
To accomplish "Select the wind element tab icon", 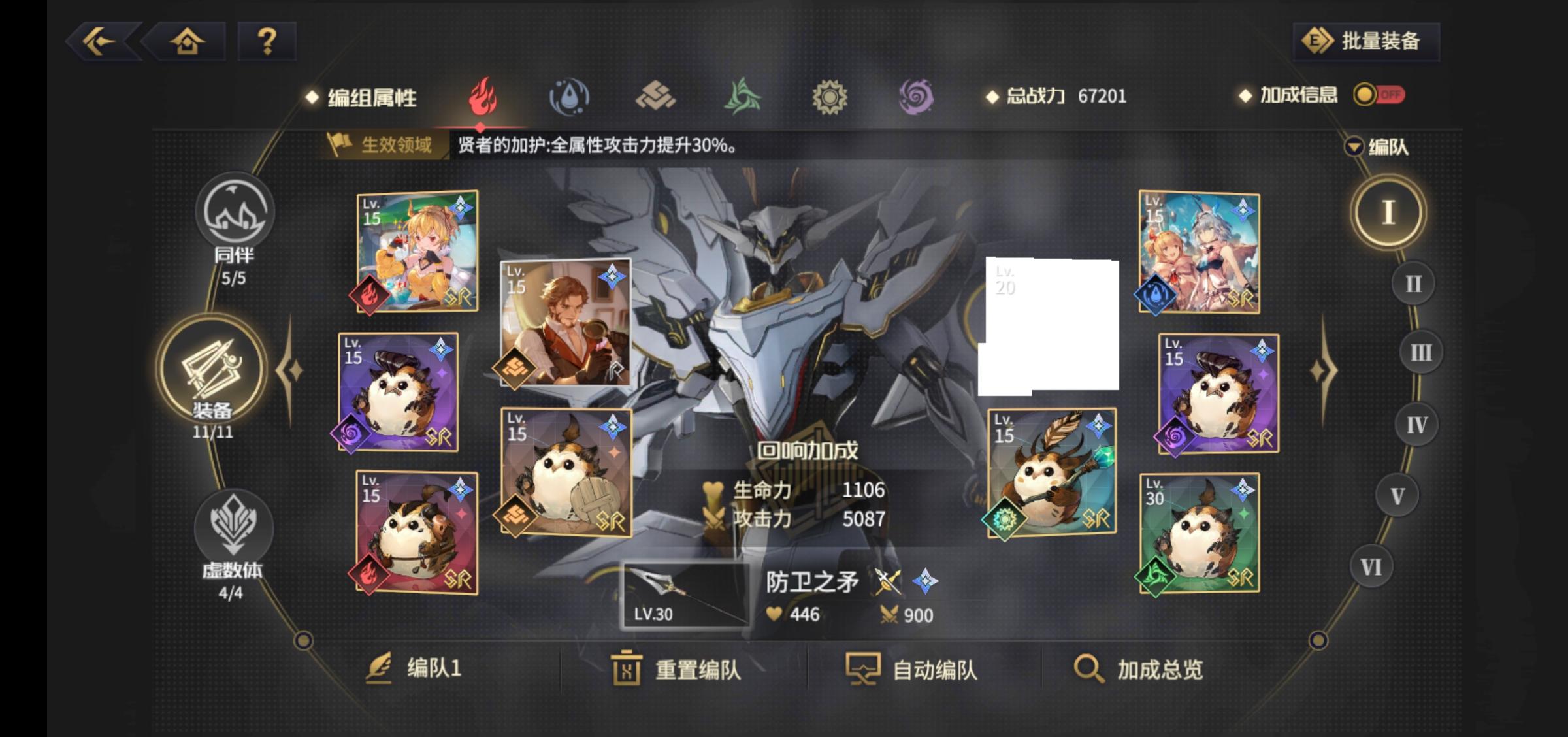I will [x=743, y=96].
